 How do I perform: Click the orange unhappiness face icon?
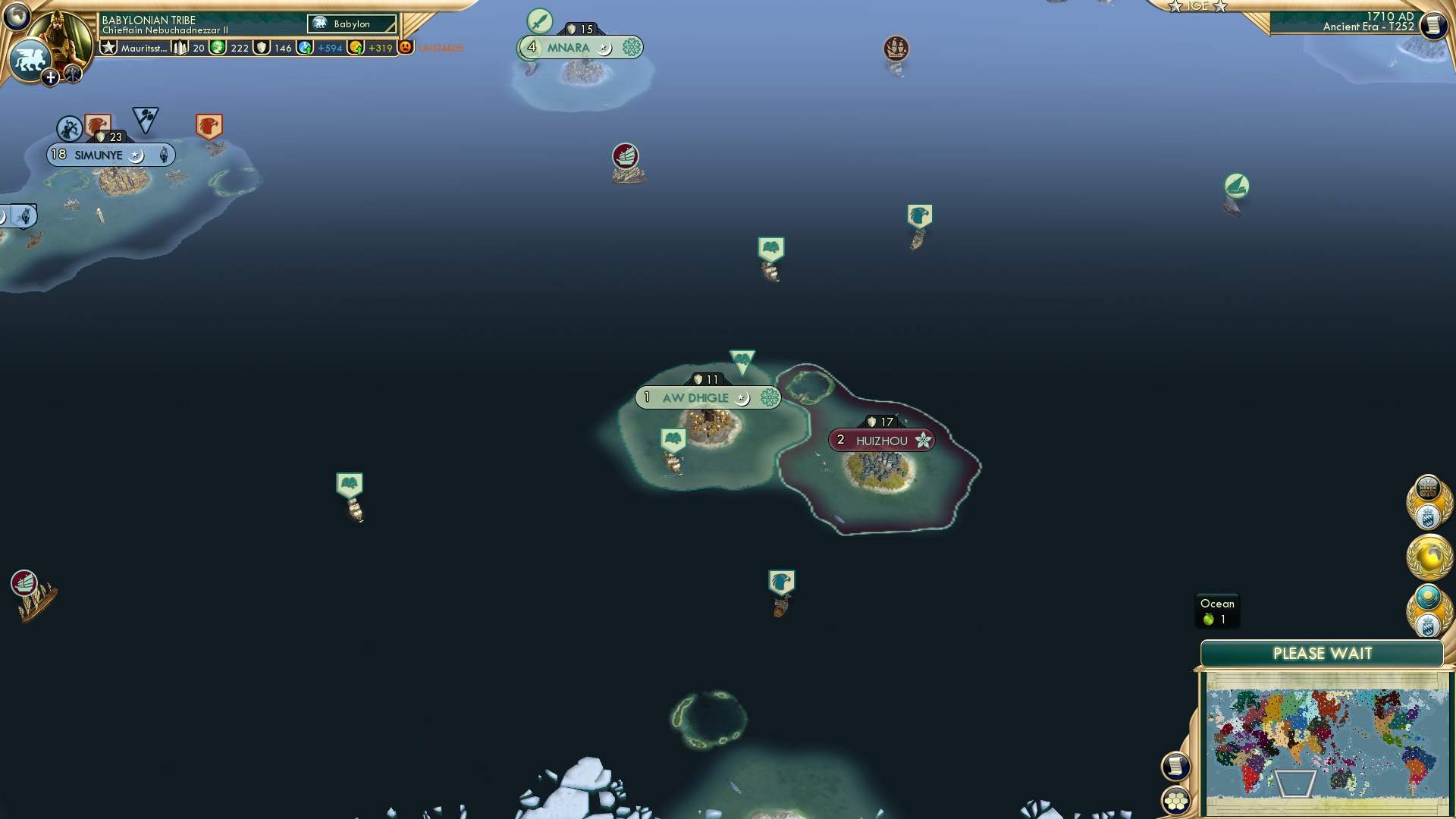pyautogui.click(x=406, y=47)
